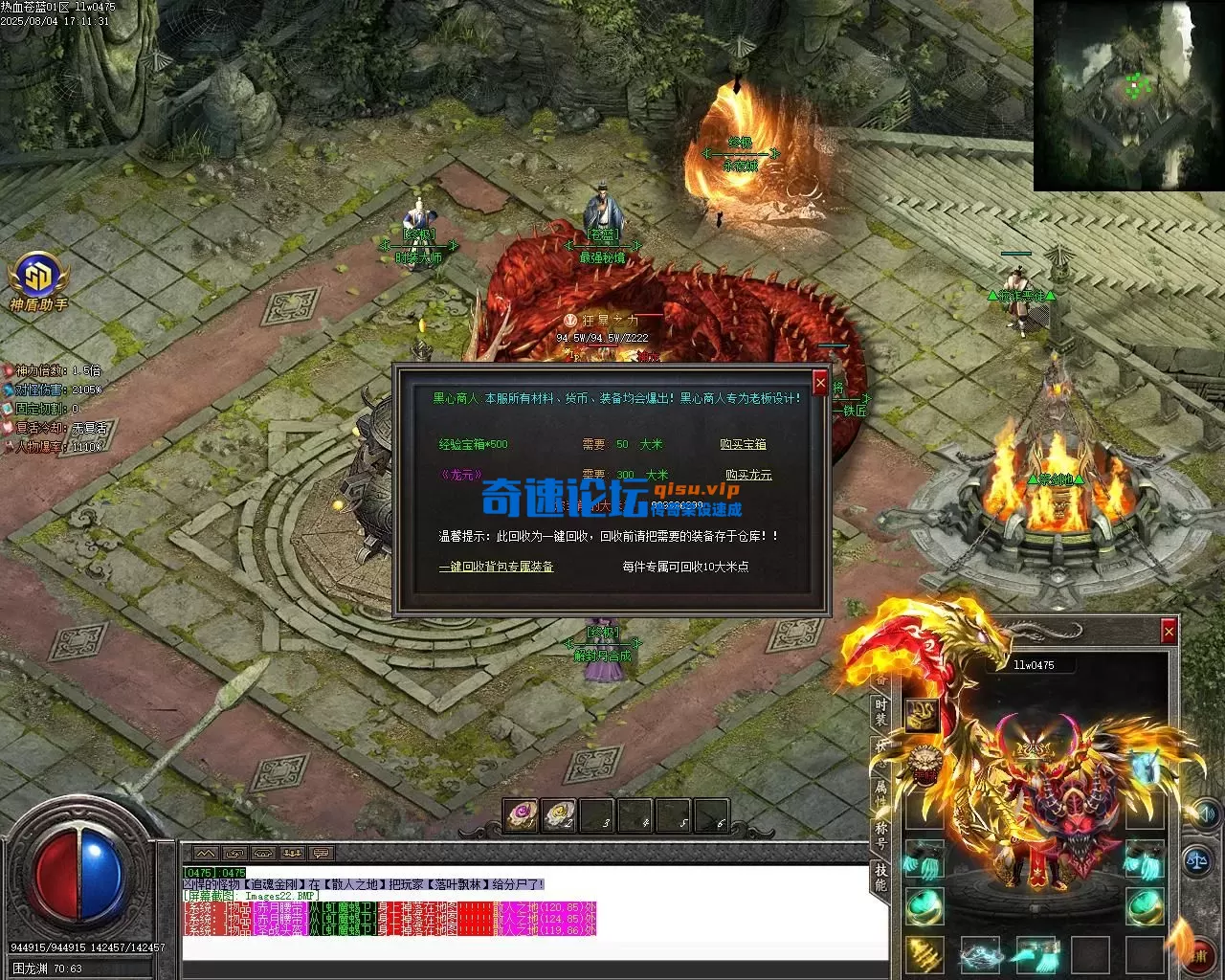Image resolution: width=1225 pixels, height=980 pixels.
Task: Click the 购买宝箱 purchase link
Action: click(743, 445)
